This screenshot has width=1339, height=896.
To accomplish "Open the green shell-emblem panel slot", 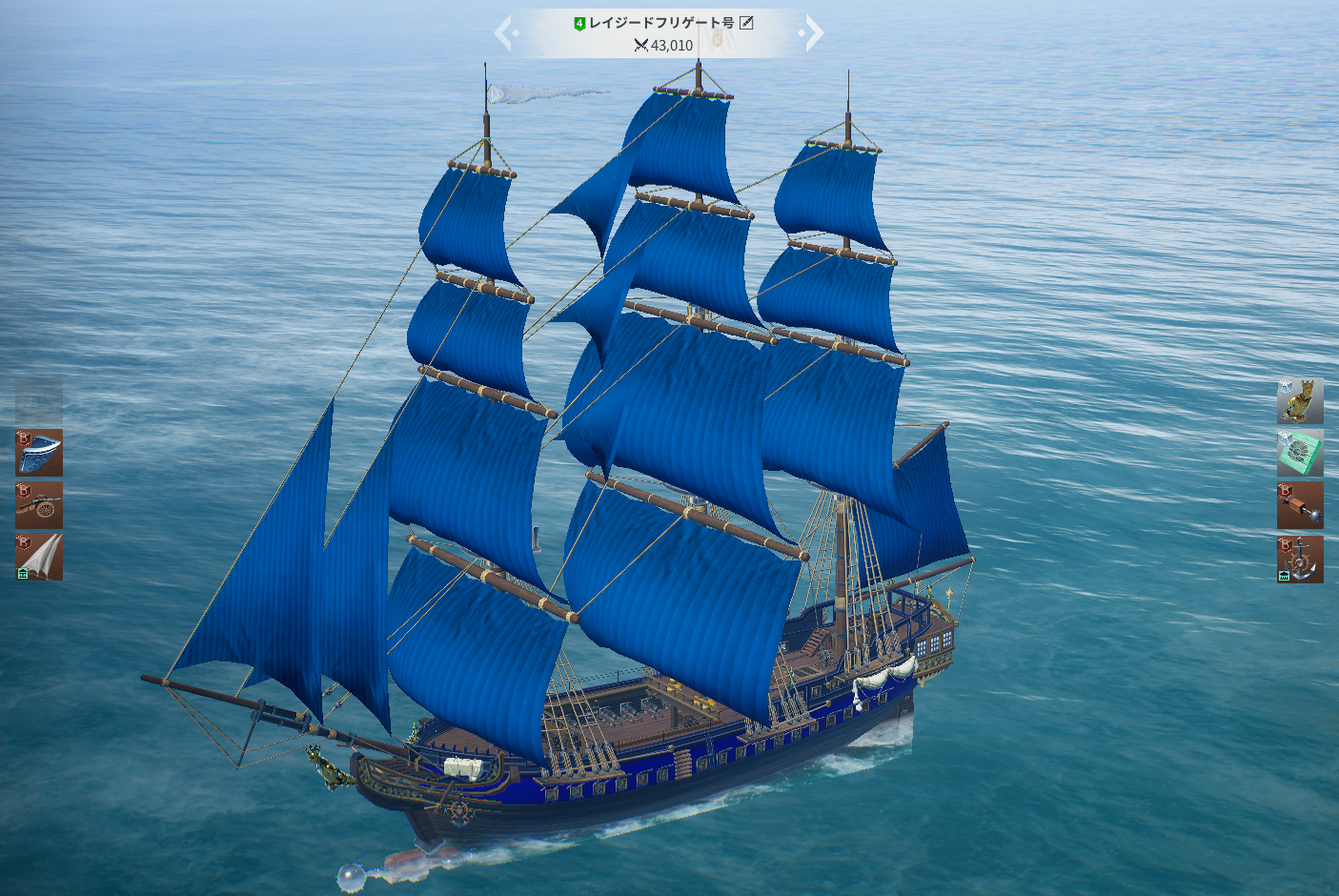I will (1300, 453).
